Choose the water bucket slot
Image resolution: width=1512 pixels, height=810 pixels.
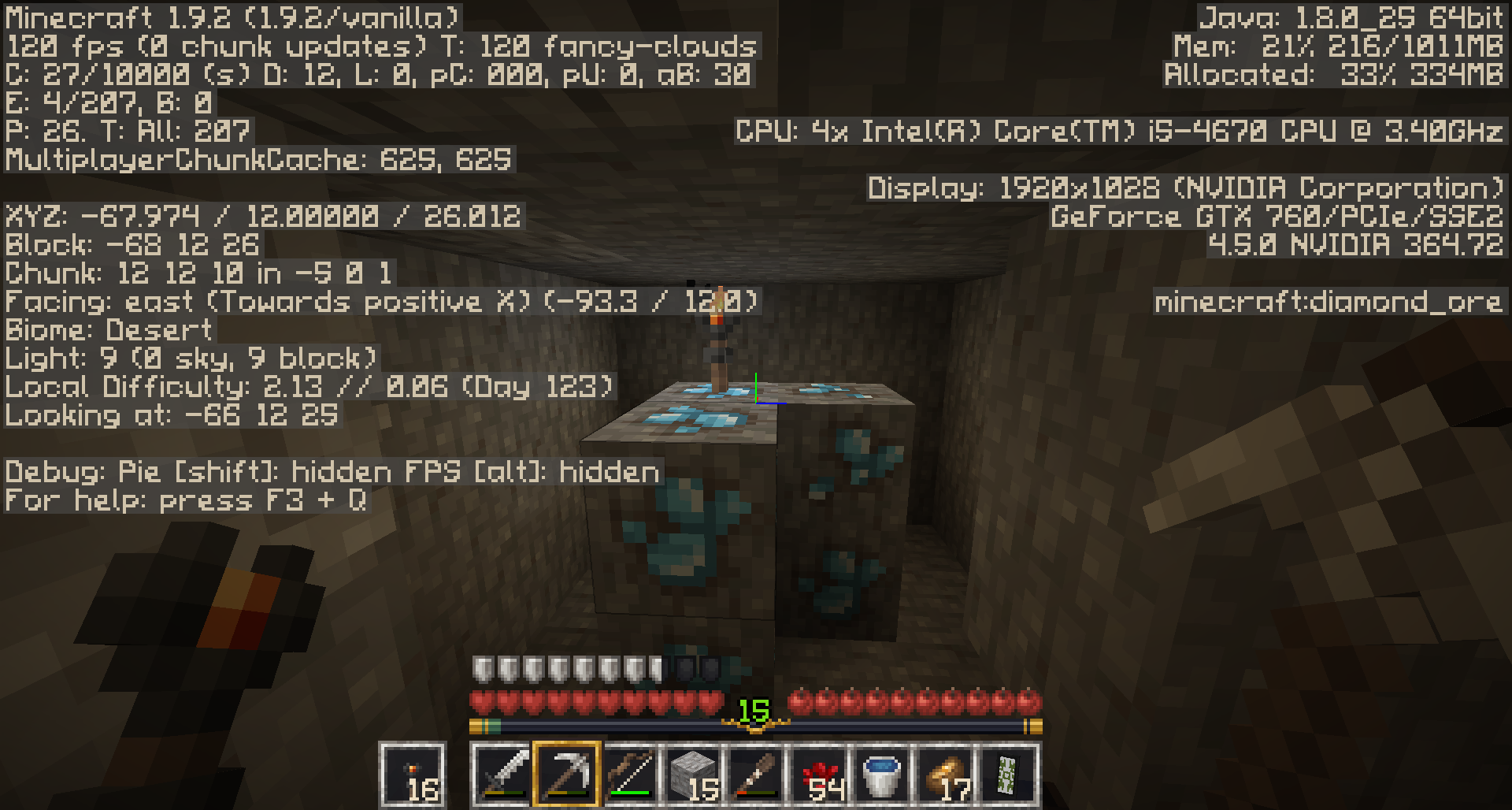882,774
